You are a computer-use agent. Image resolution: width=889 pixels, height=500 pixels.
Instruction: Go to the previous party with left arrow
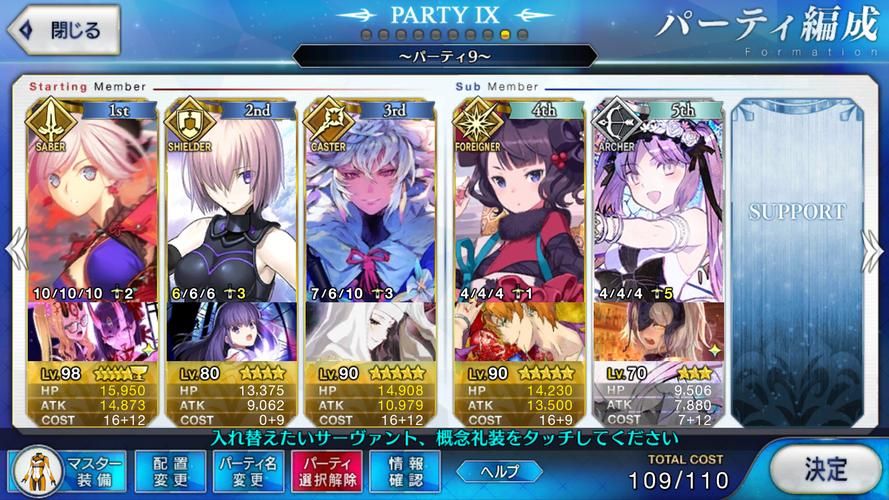click(12, 248)
